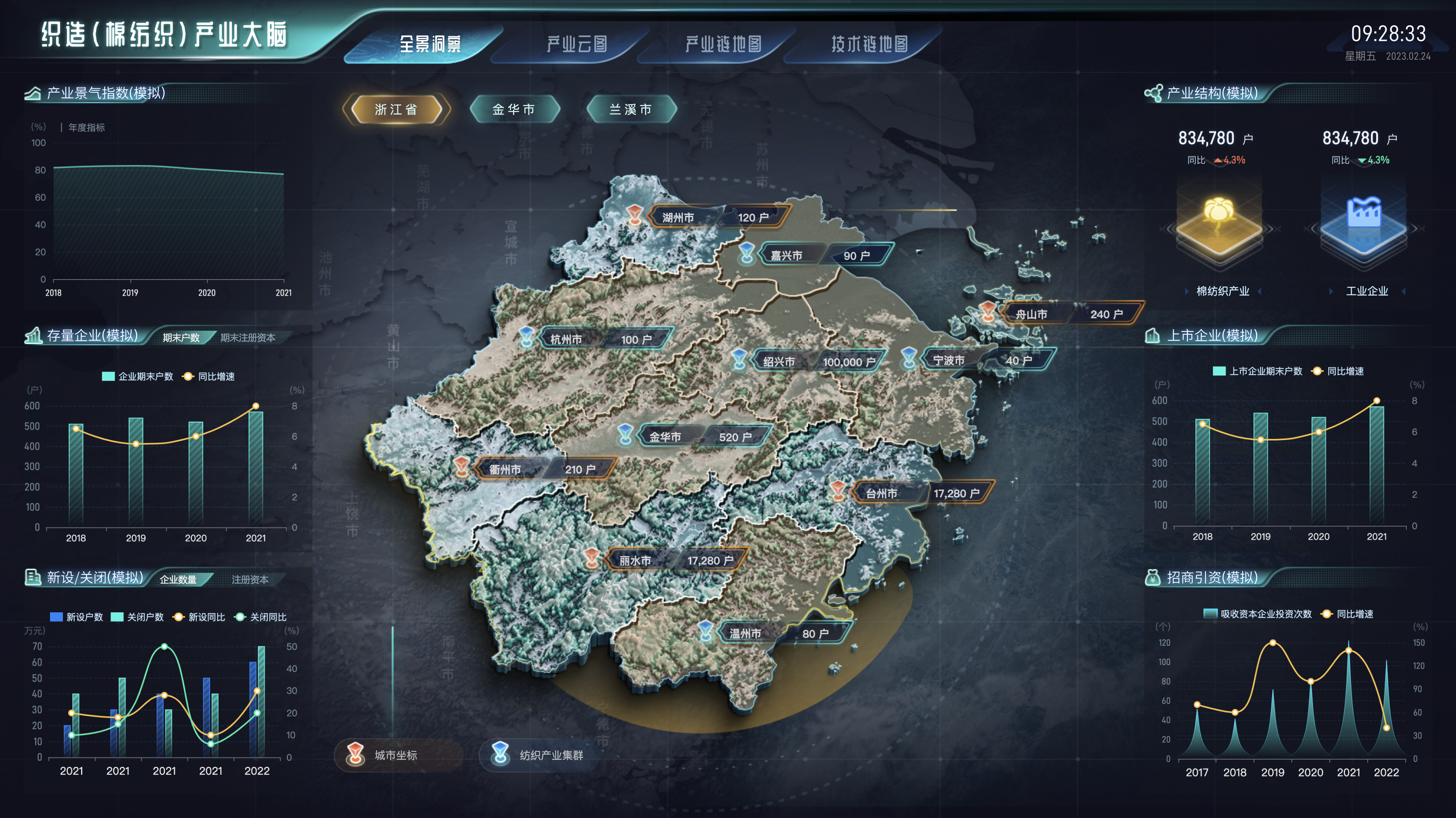Switch 新设/关闭 chart to 注册资本
The width and height of the screenshot is (1456, 818).
tap(250, 580)
